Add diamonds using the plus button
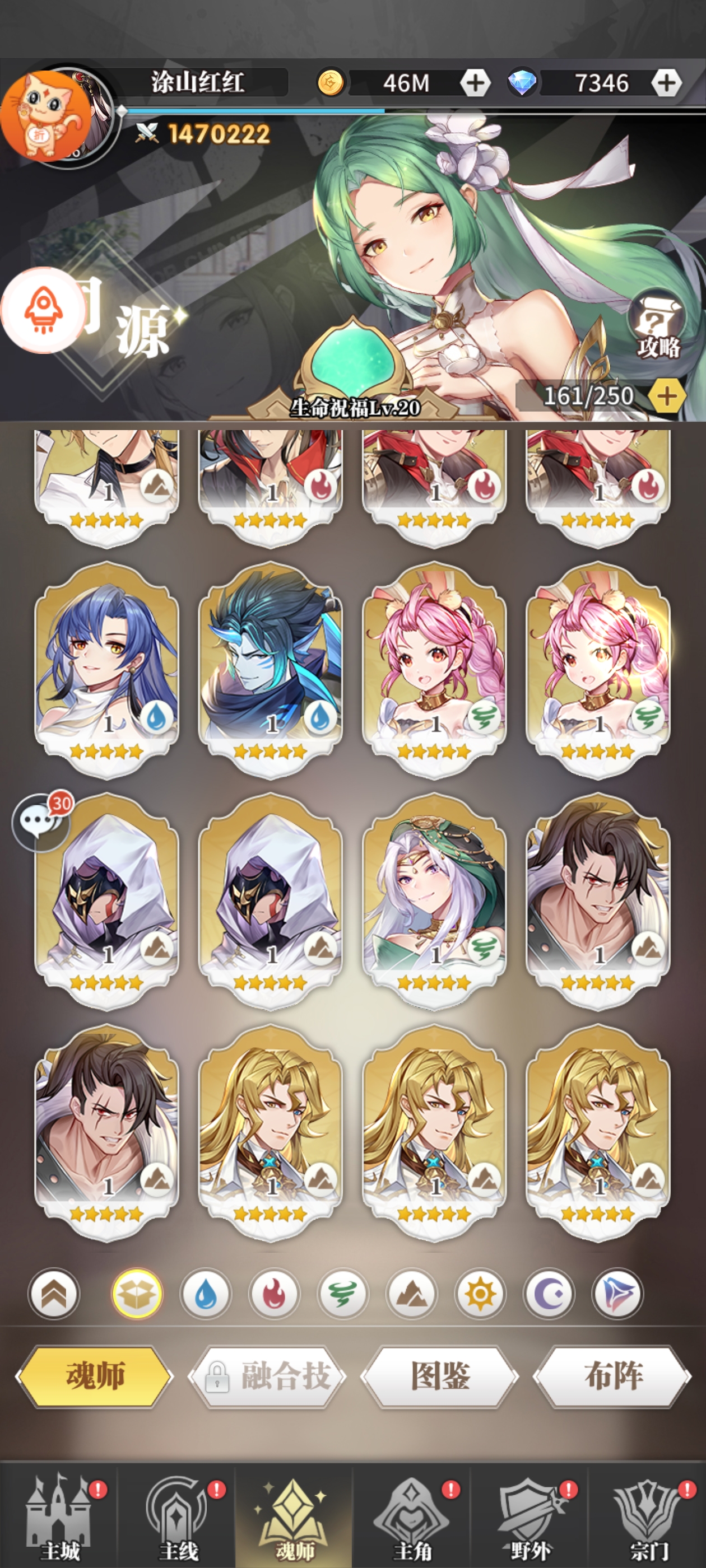 (x=666, y=83)
